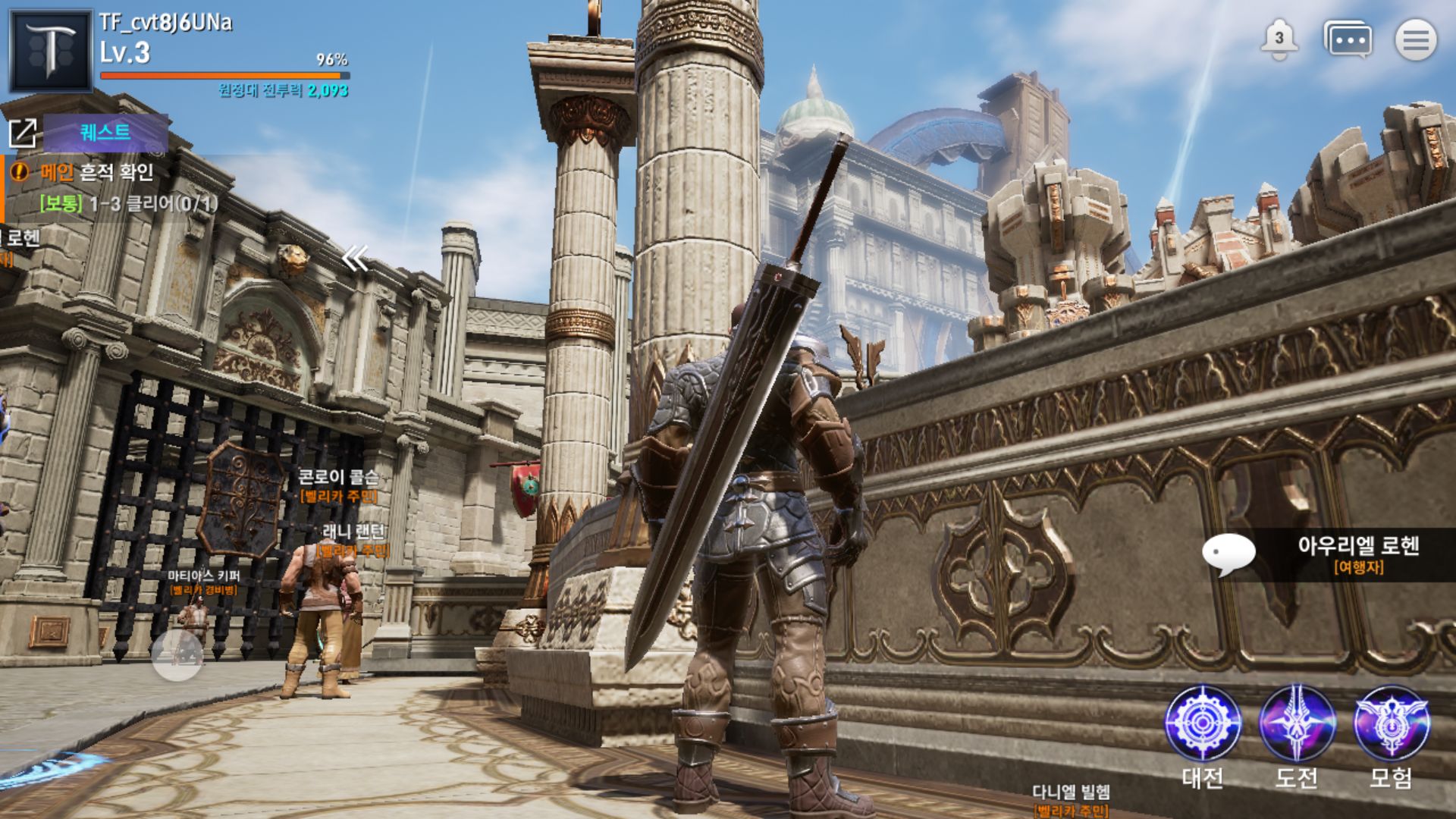Collapse the quest tracker with double arrows
The image size is (1456, 819).
pos(354,259)
